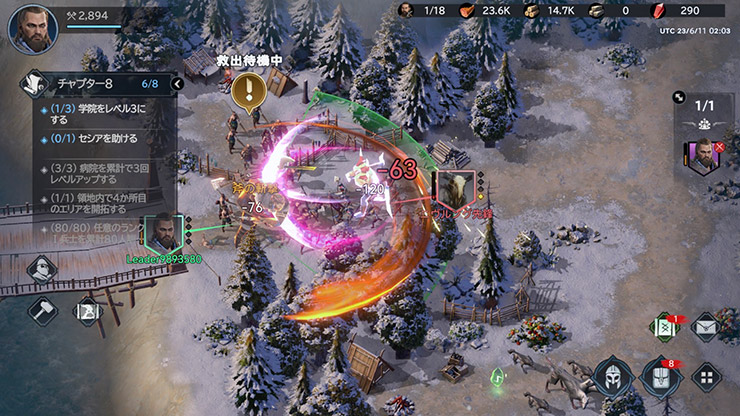The width and height of the screenshot is (740, 416).
Task: Collapse the quest list with the arrow
Action: click(178, 84)
